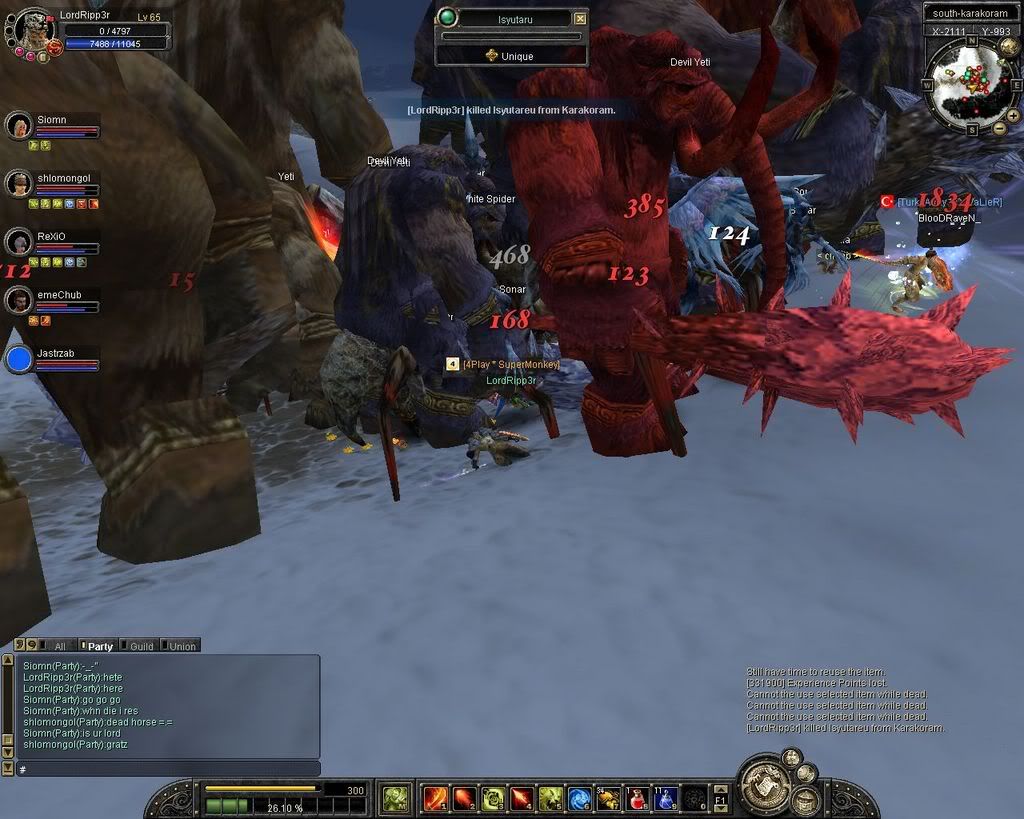Viewport: 1024px width, 819px height.
Task: Select the Union chat tab
Action: click(182, 646)
